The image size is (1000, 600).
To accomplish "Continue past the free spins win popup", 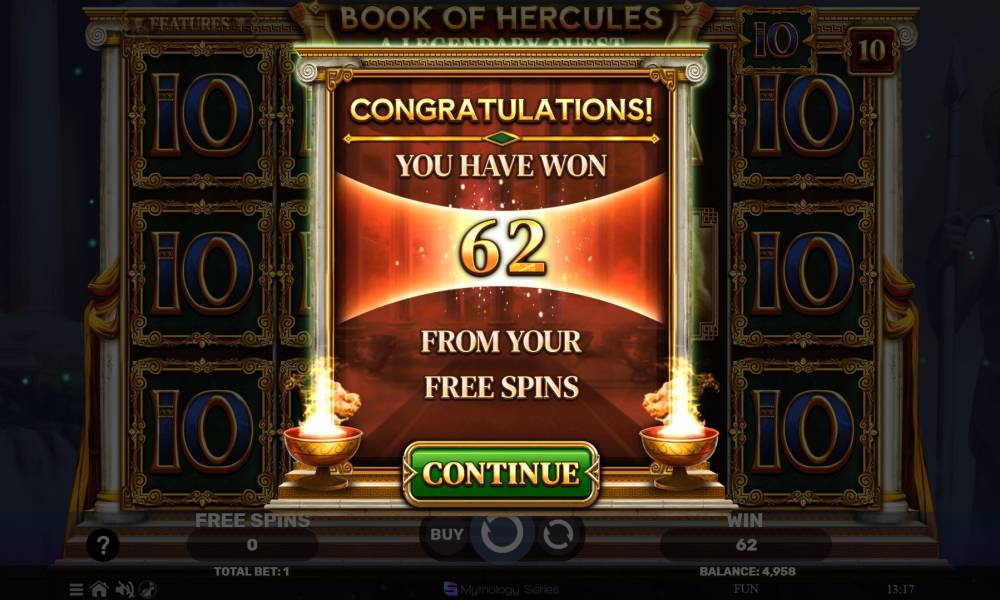I will (x=500, y=473).
